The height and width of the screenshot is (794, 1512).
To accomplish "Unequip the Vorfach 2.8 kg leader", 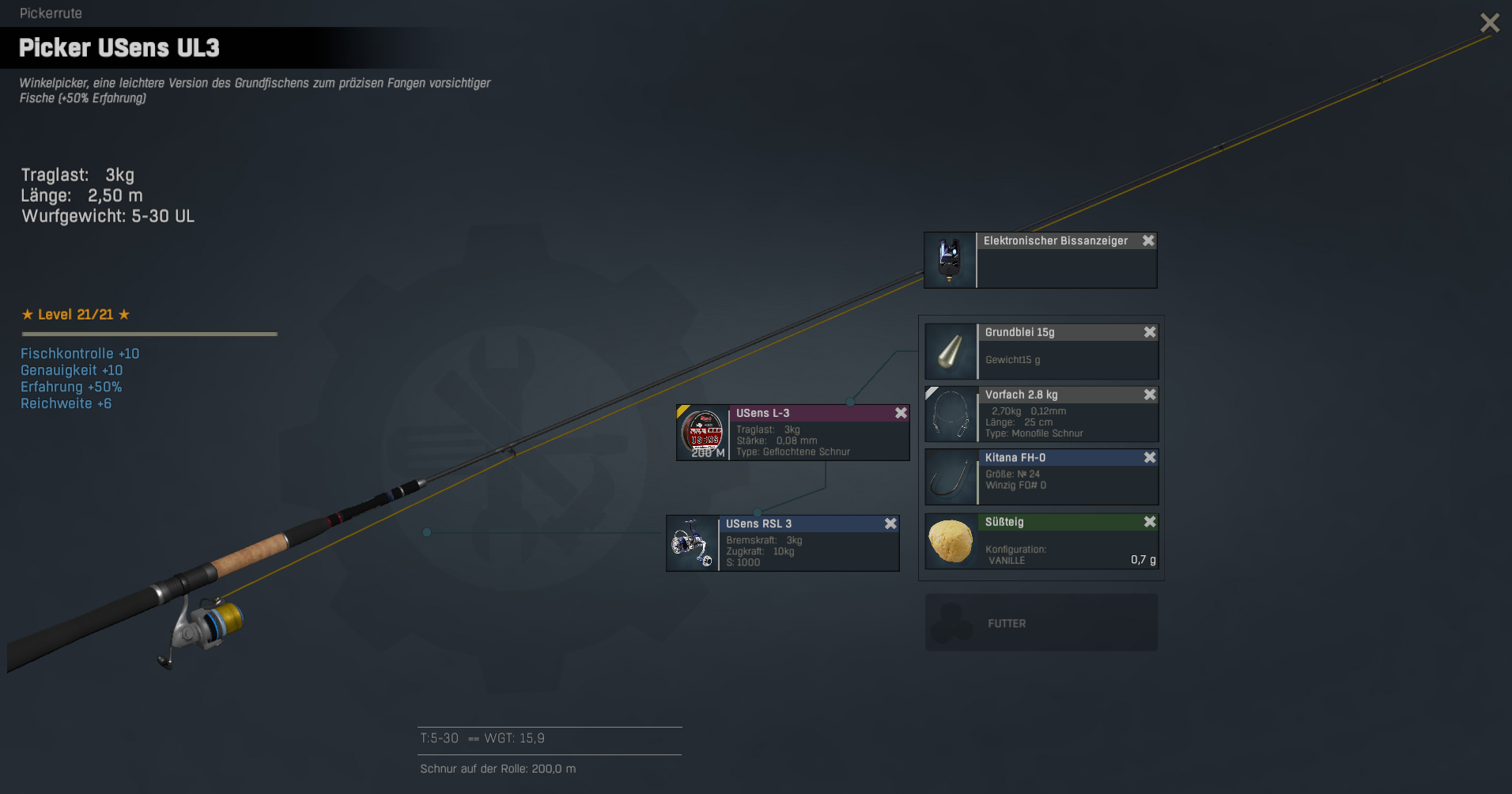I will coord(1150,395).
